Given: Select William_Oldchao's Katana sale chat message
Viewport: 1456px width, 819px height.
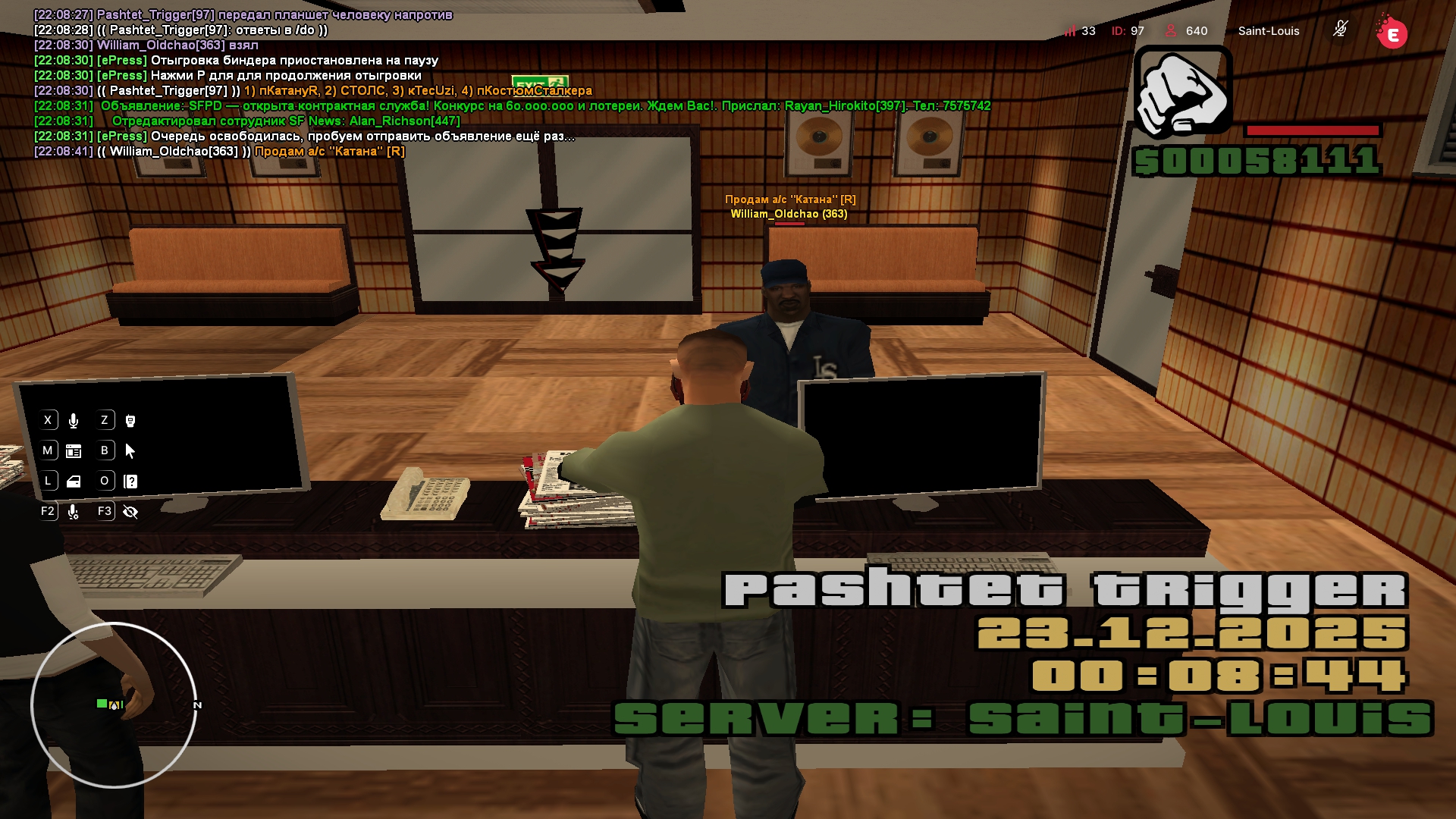Looking at the screenshot, I should pos(329,152).
